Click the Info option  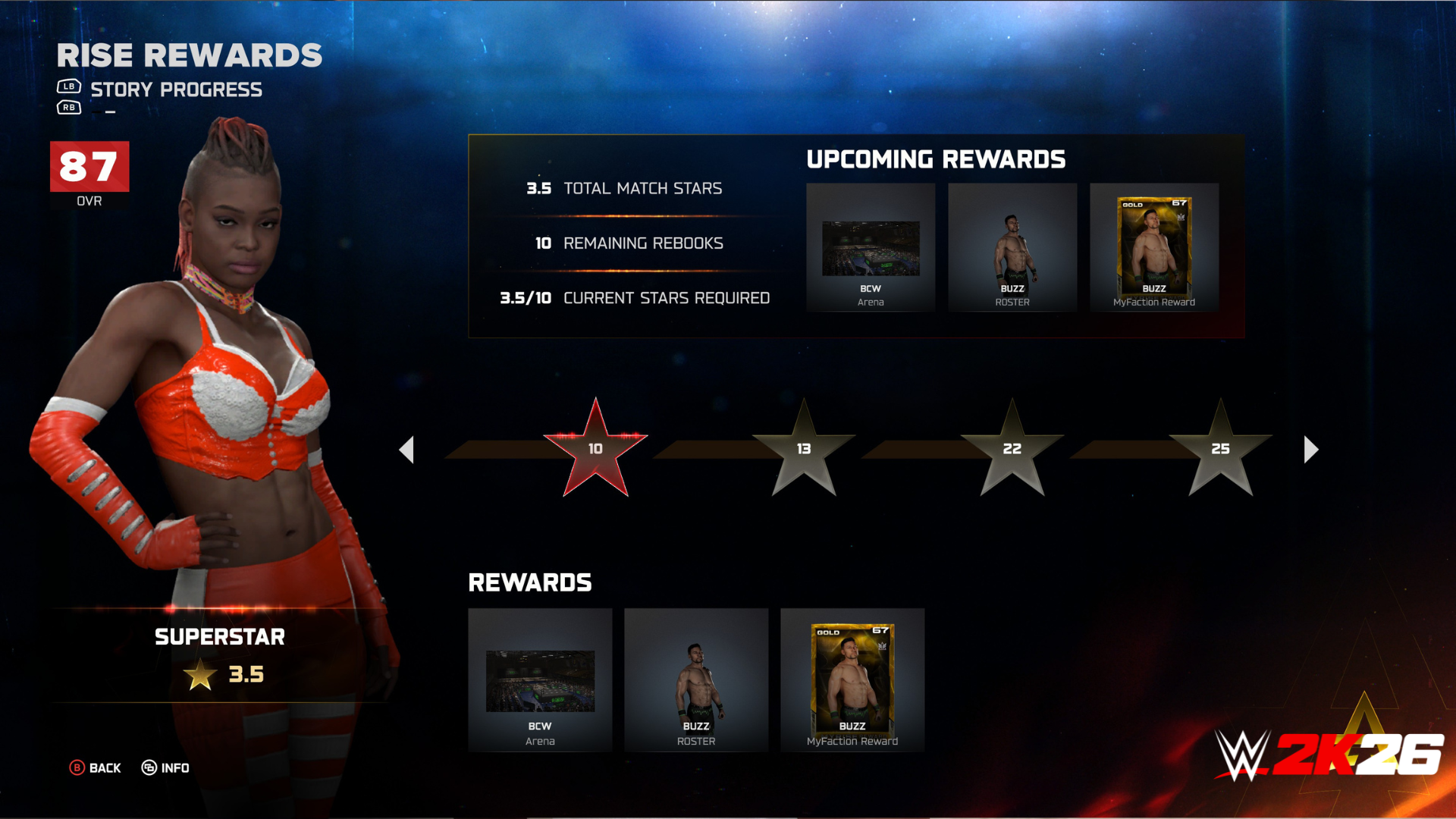click(175, 768)
